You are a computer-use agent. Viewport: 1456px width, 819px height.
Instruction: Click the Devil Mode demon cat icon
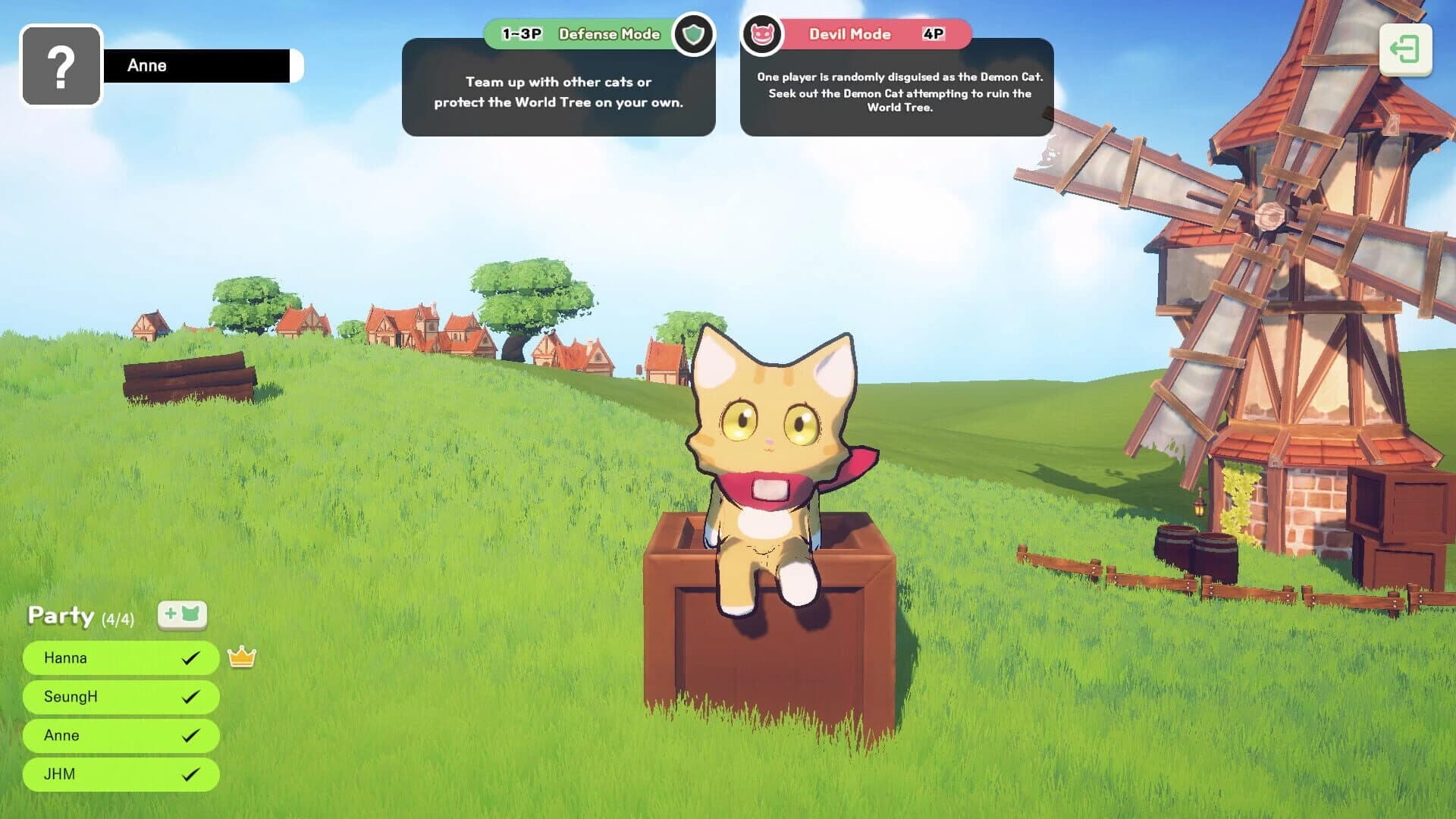762,33
